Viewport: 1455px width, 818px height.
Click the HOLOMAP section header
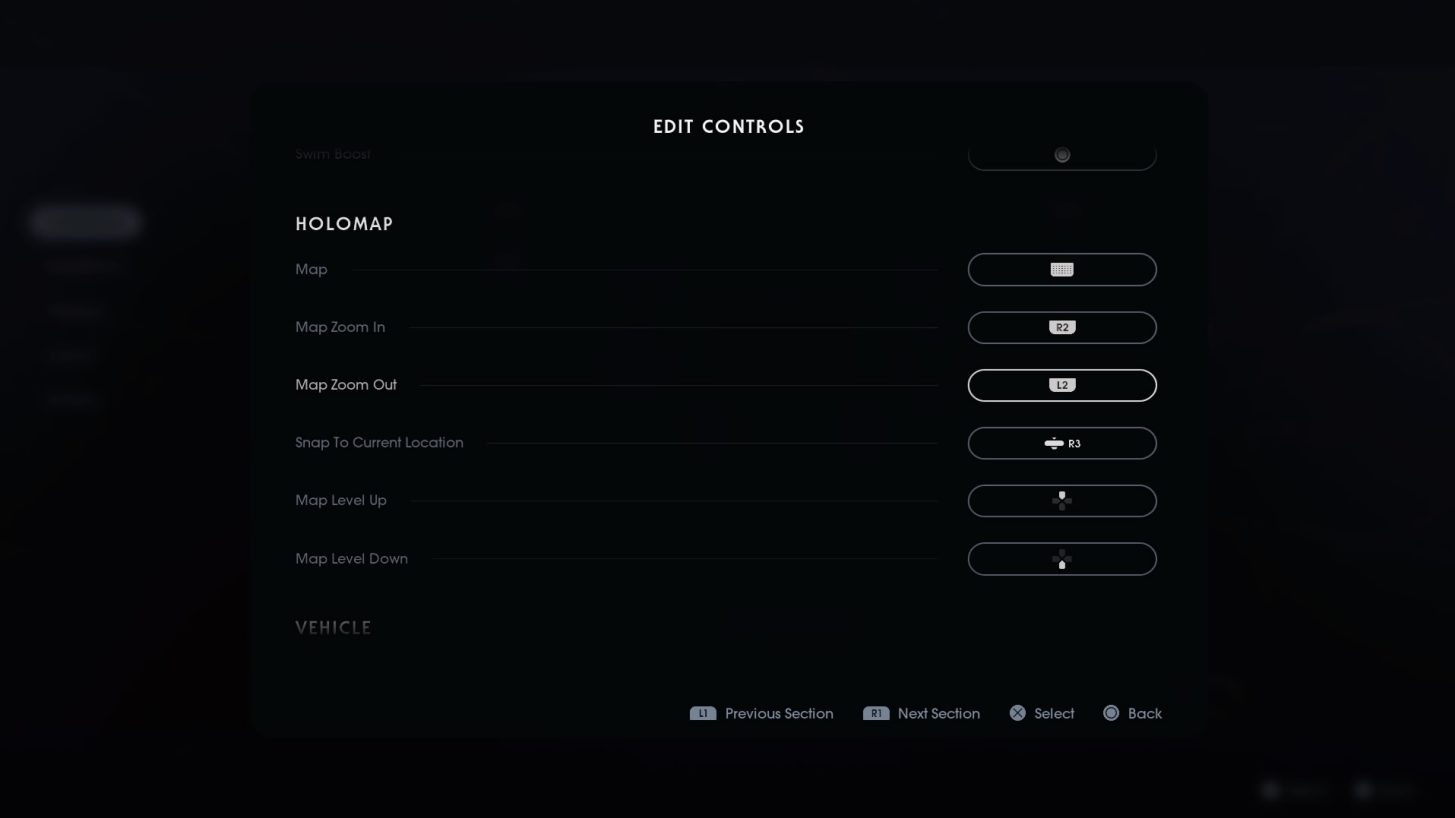[344, 223]
